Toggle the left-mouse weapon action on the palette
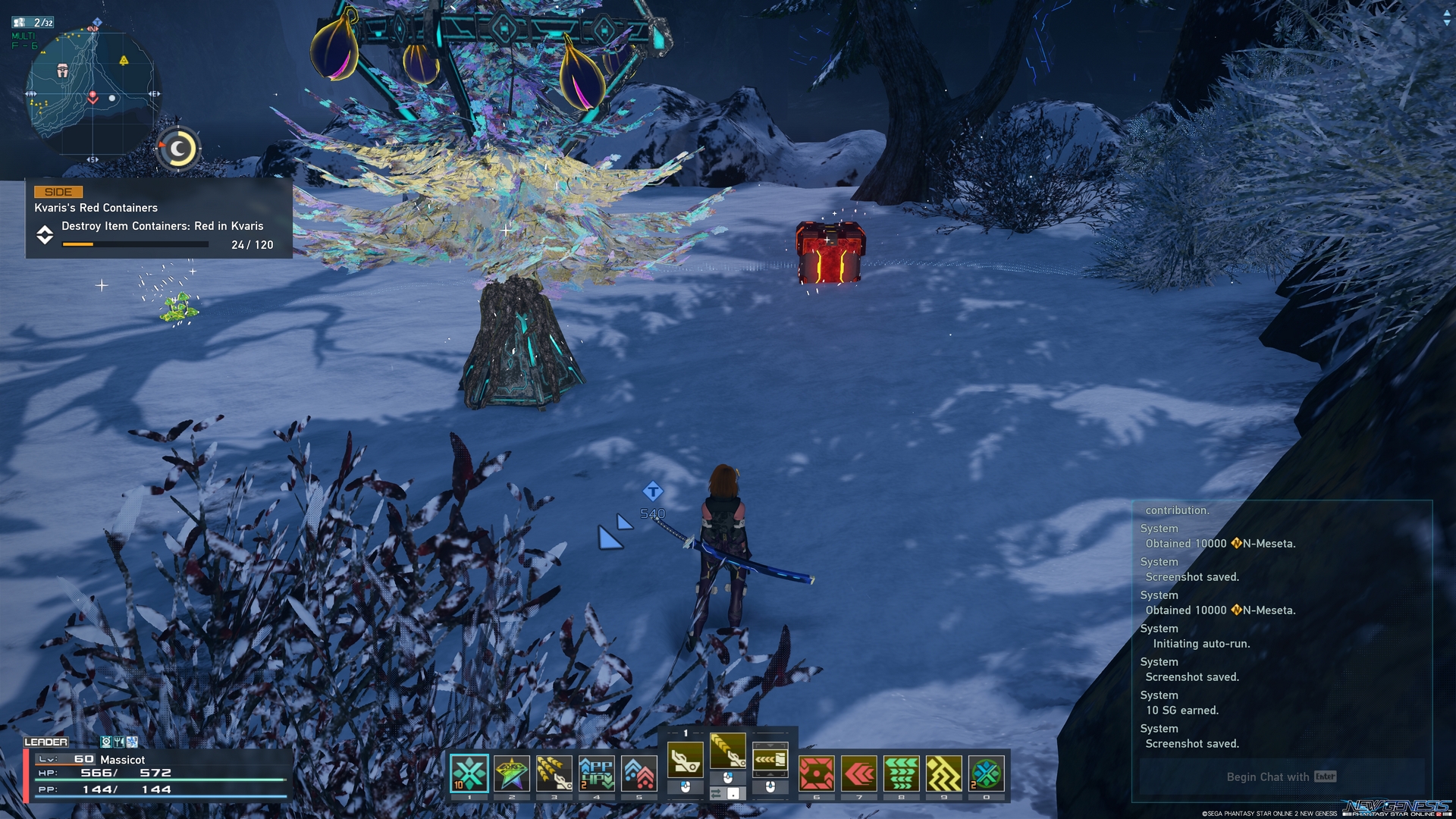This screenshot has width=1456, height=819. (686, 787)
